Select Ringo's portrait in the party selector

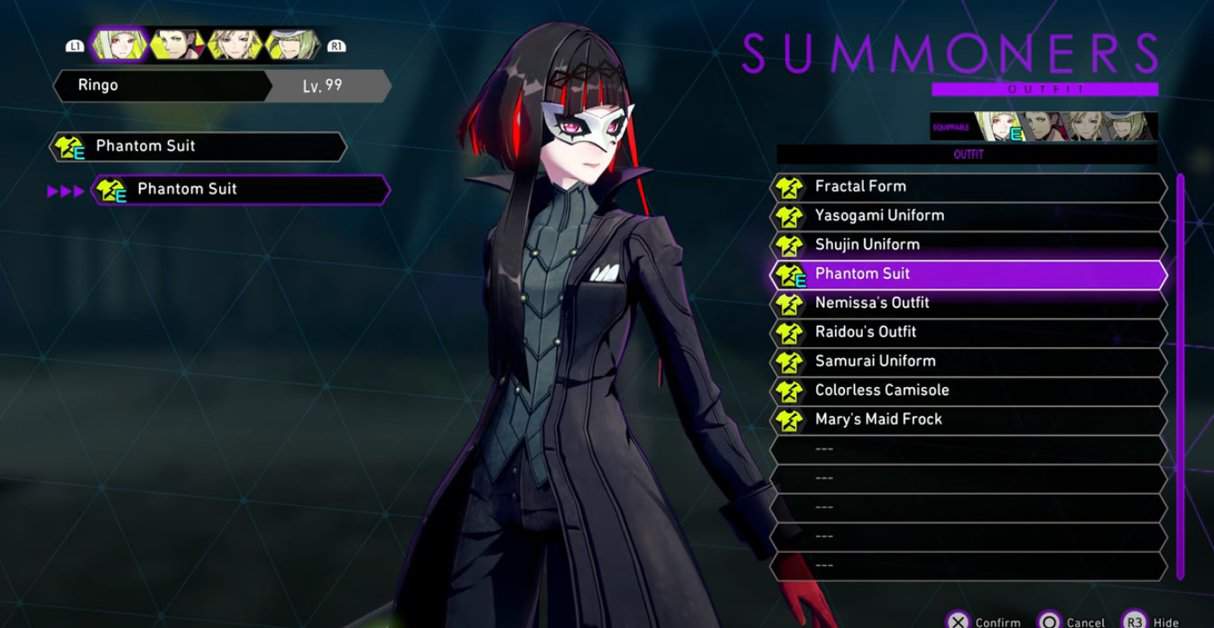(x=119, y=44)
